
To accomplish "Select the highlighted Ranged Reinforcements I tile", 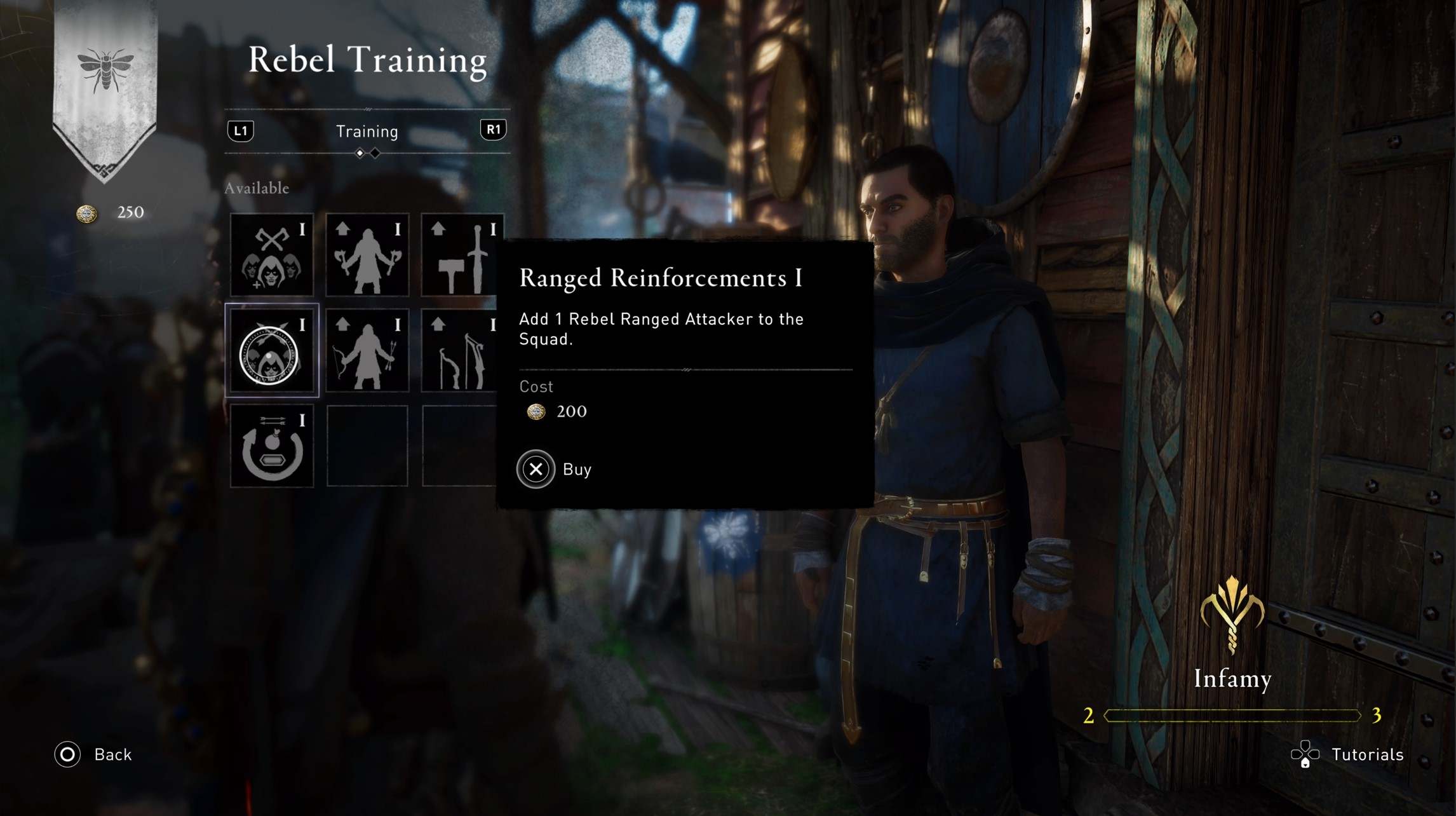I will click(x=272, y=351).
